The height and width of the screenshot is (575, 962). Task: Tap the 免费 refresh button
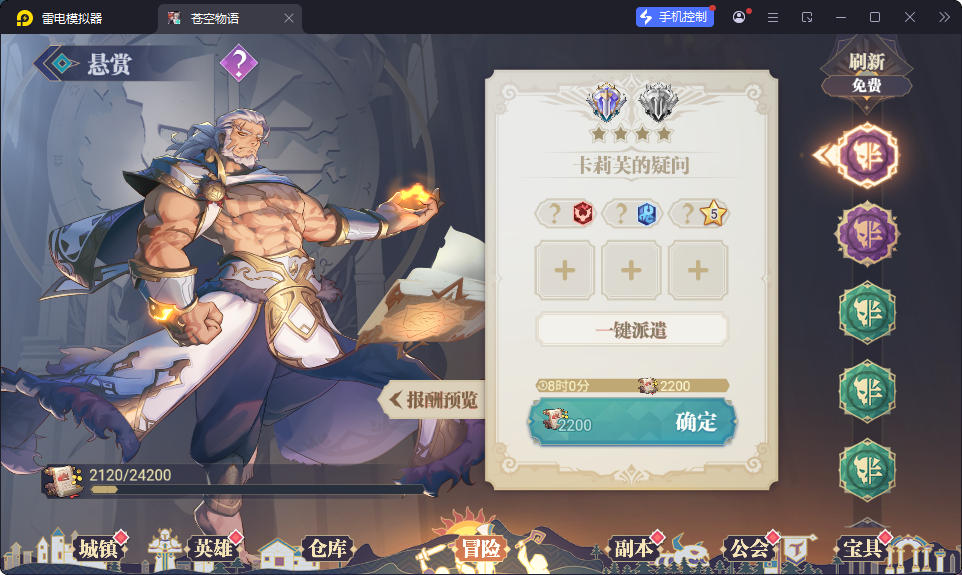pyautogui.click(x=866, y=85)
